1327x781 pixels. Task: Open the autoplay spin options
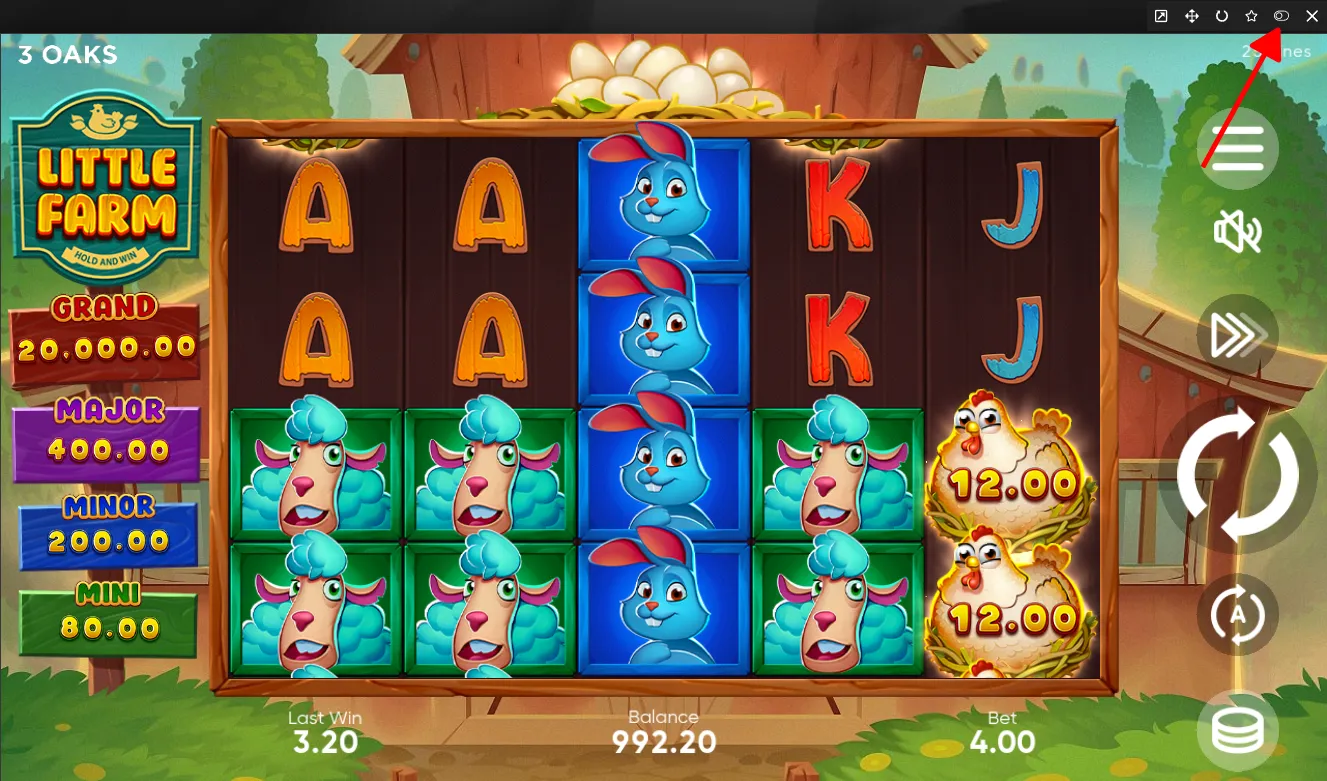[1238, 614]
